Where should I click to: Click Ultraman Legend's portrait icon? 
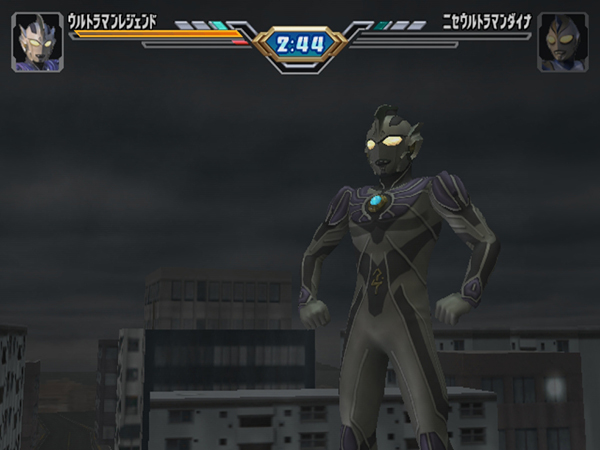pos(37,42)
